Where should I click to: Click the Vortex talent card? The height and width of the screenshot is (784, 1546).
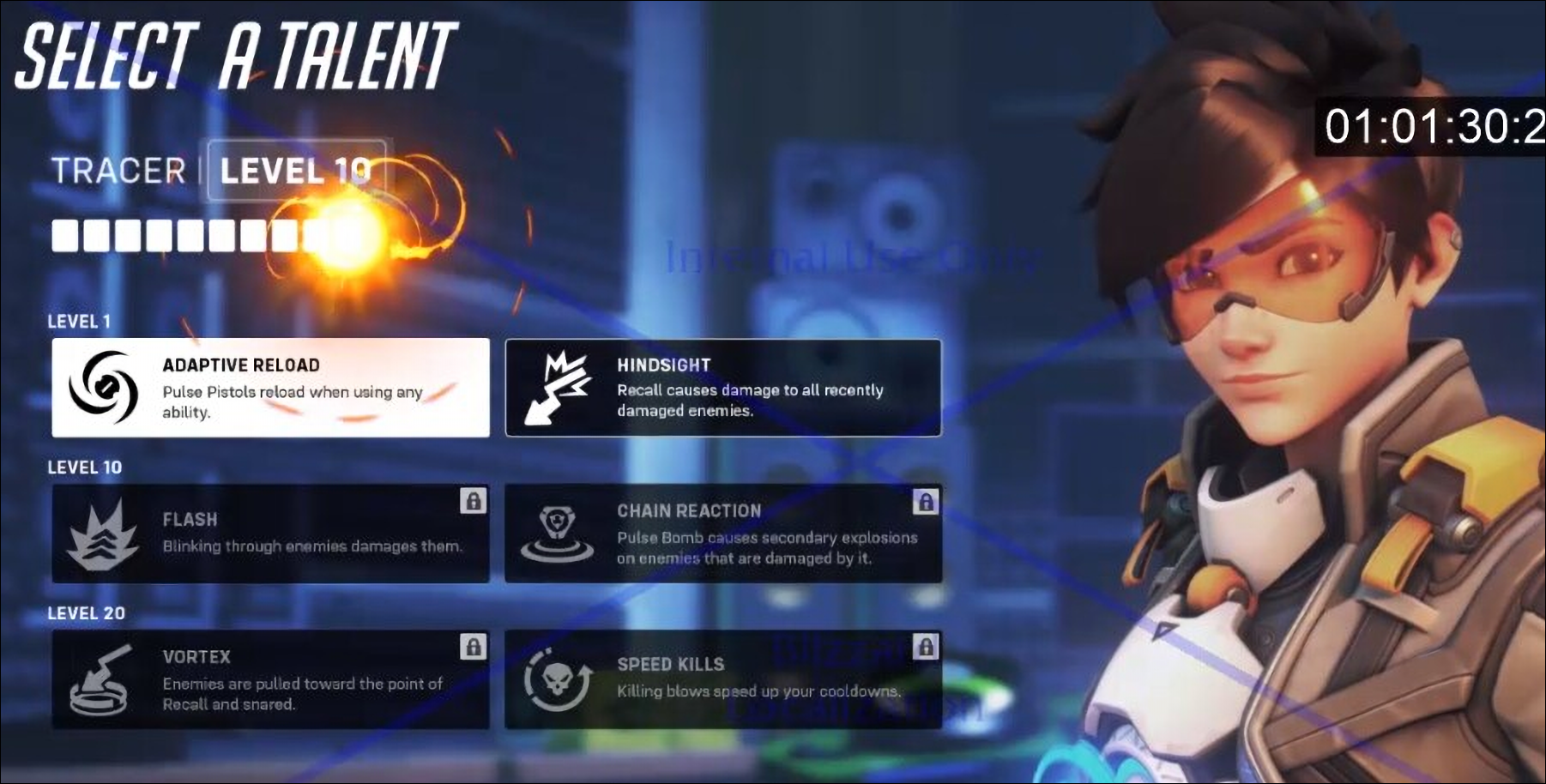coord(271,680)
